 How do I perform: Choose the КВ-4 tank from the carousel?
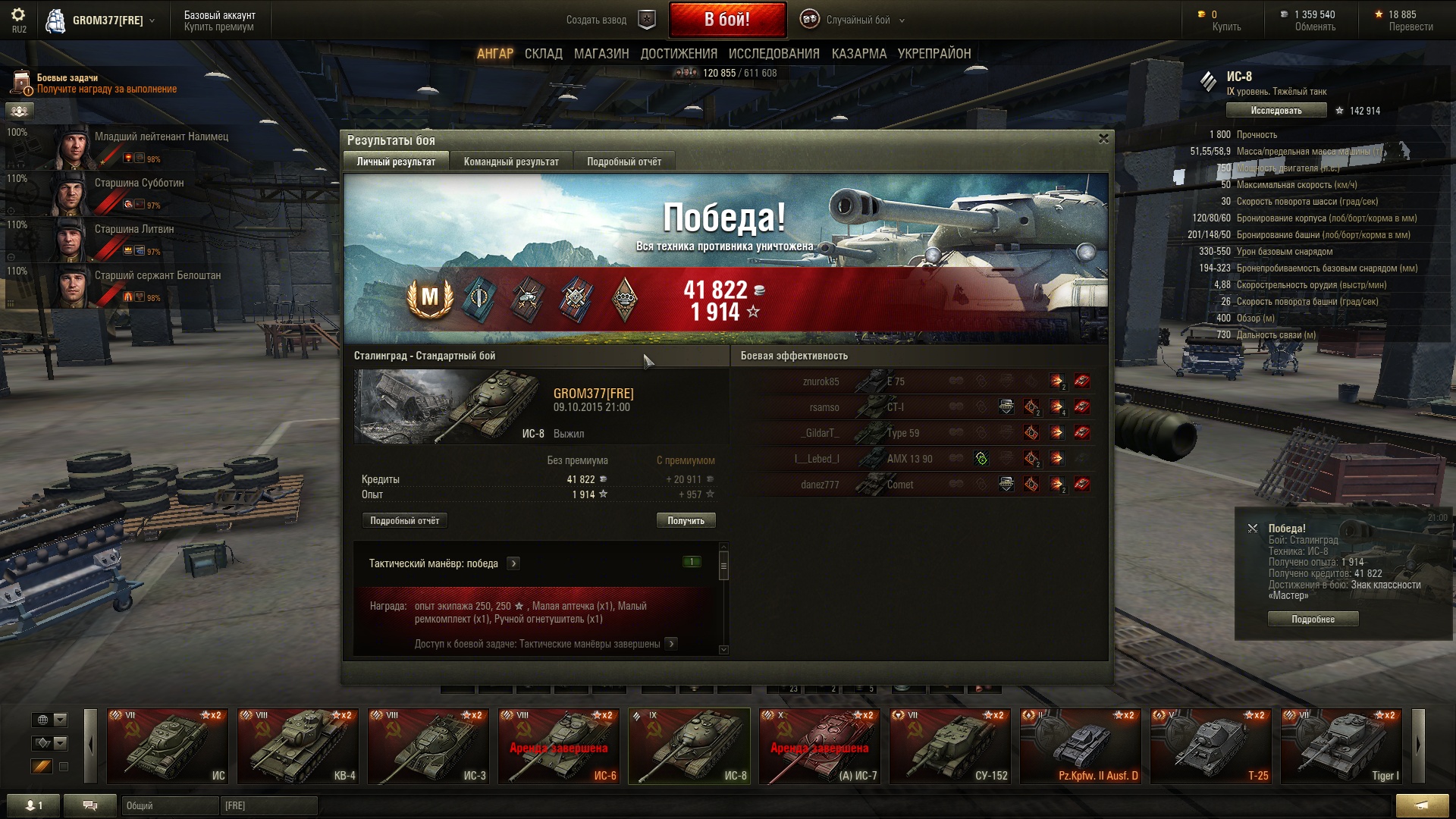coord(298,746)
